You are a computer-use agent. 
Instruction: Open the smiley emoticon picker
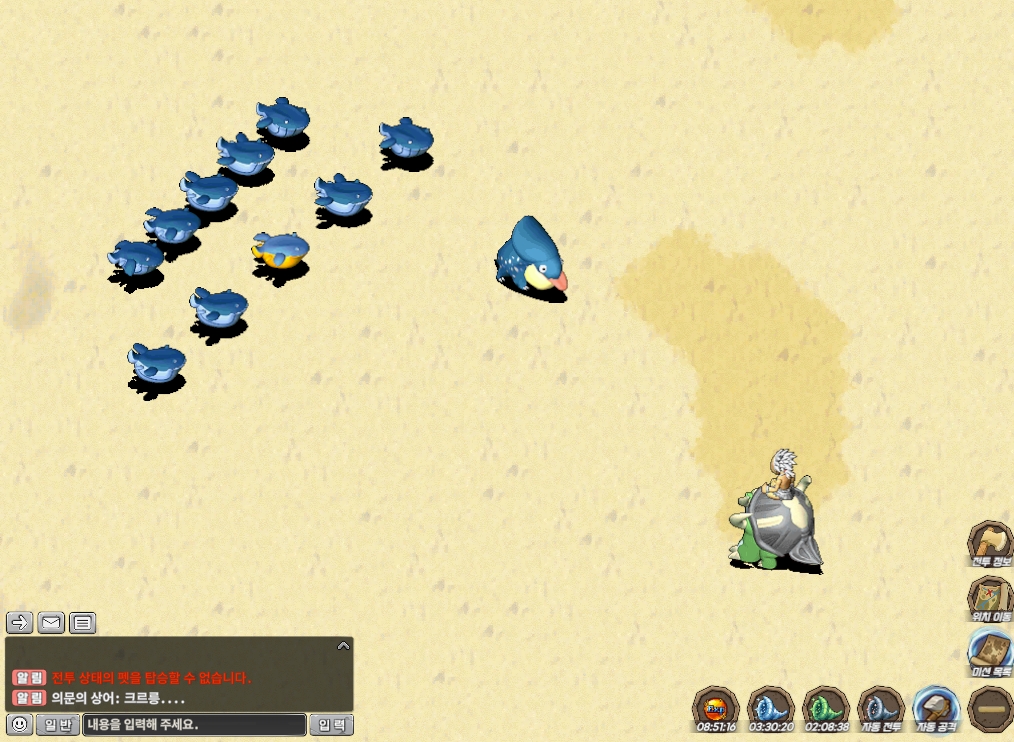[x=18, y=724]
